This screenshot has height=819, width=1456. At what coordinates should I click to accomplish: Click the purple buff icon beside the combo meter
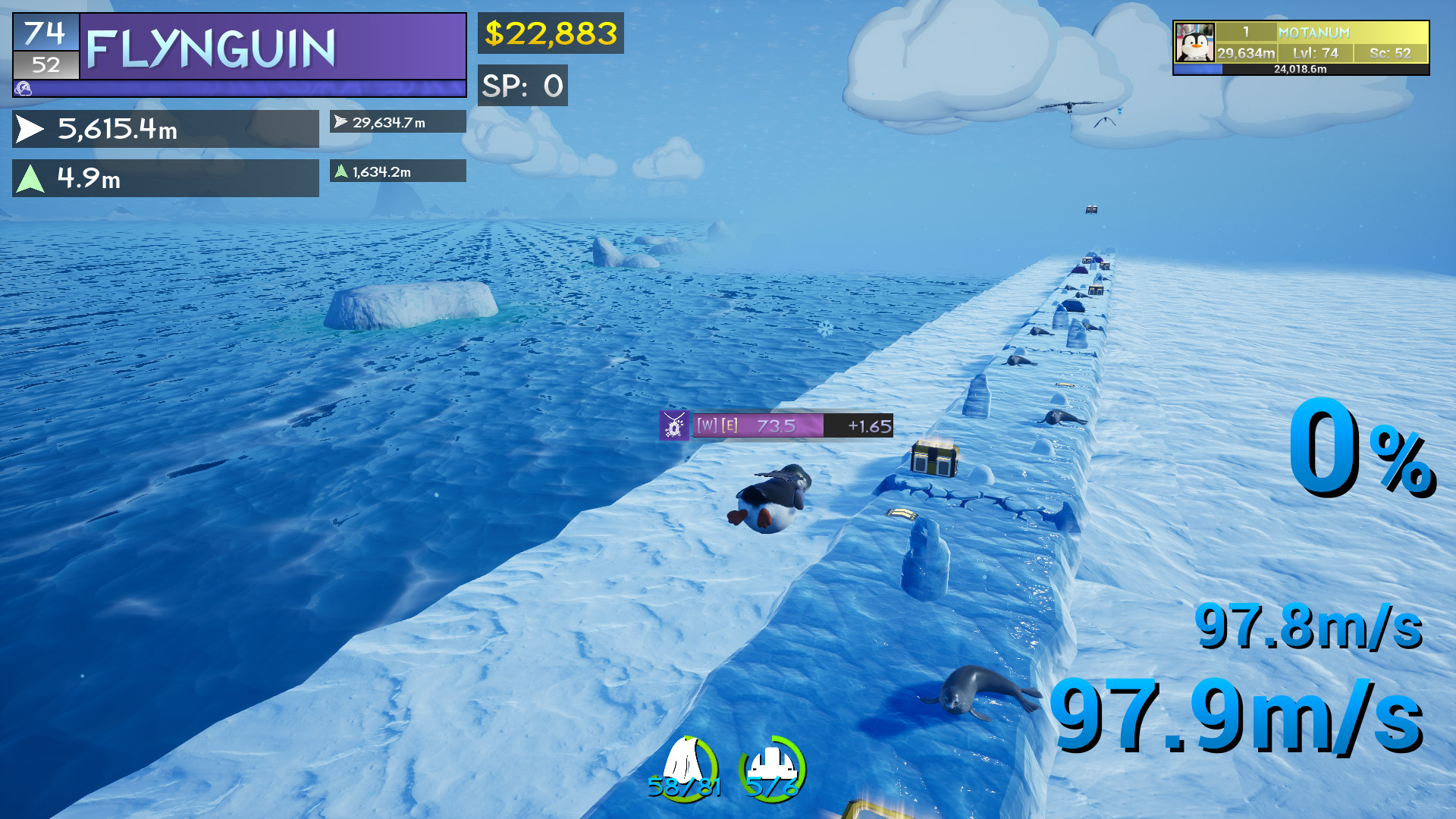tap(674, 426)
